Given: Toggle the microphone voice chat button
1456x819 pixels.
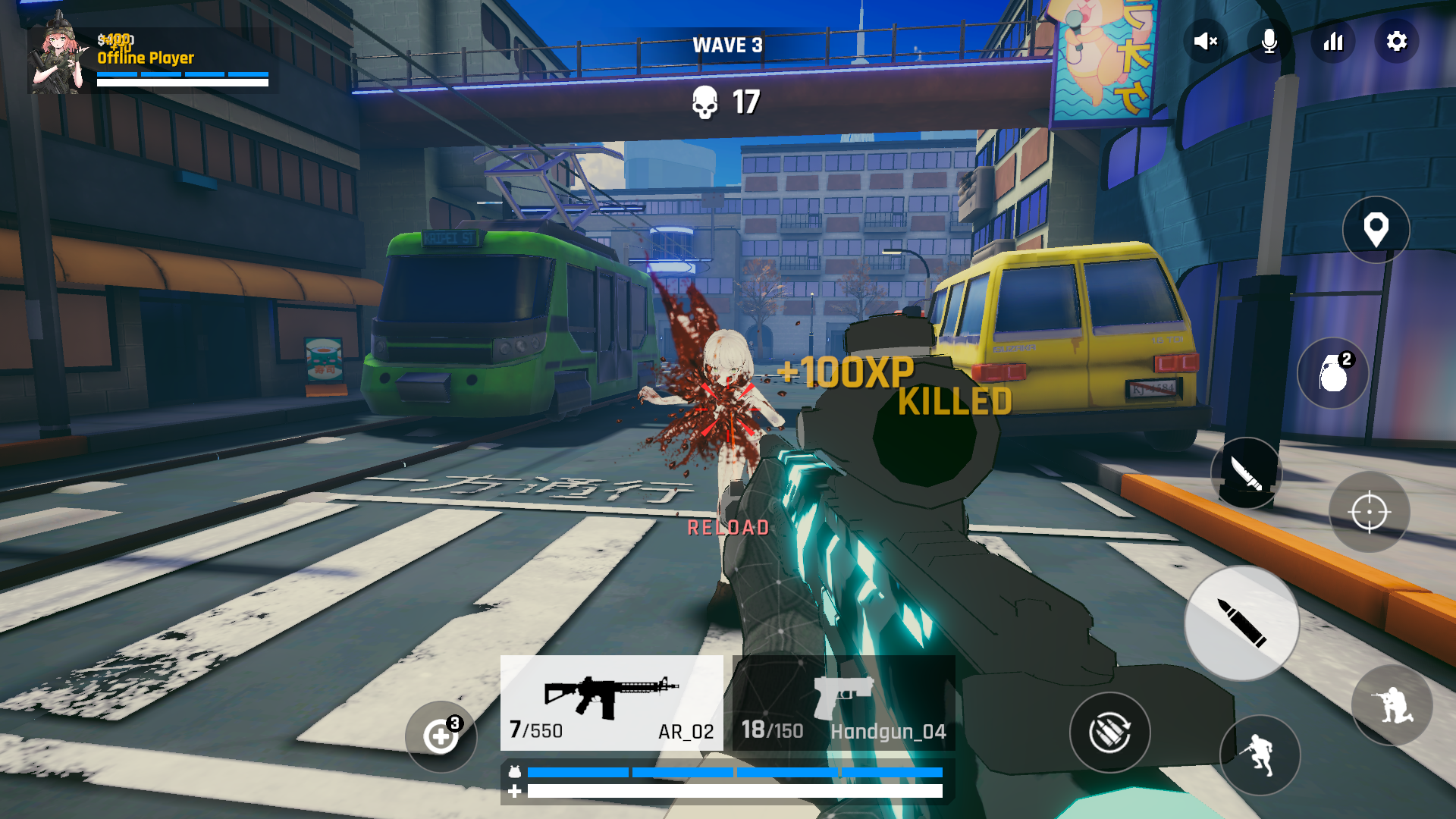Looking at the screenshot, I should [1269, 41].
